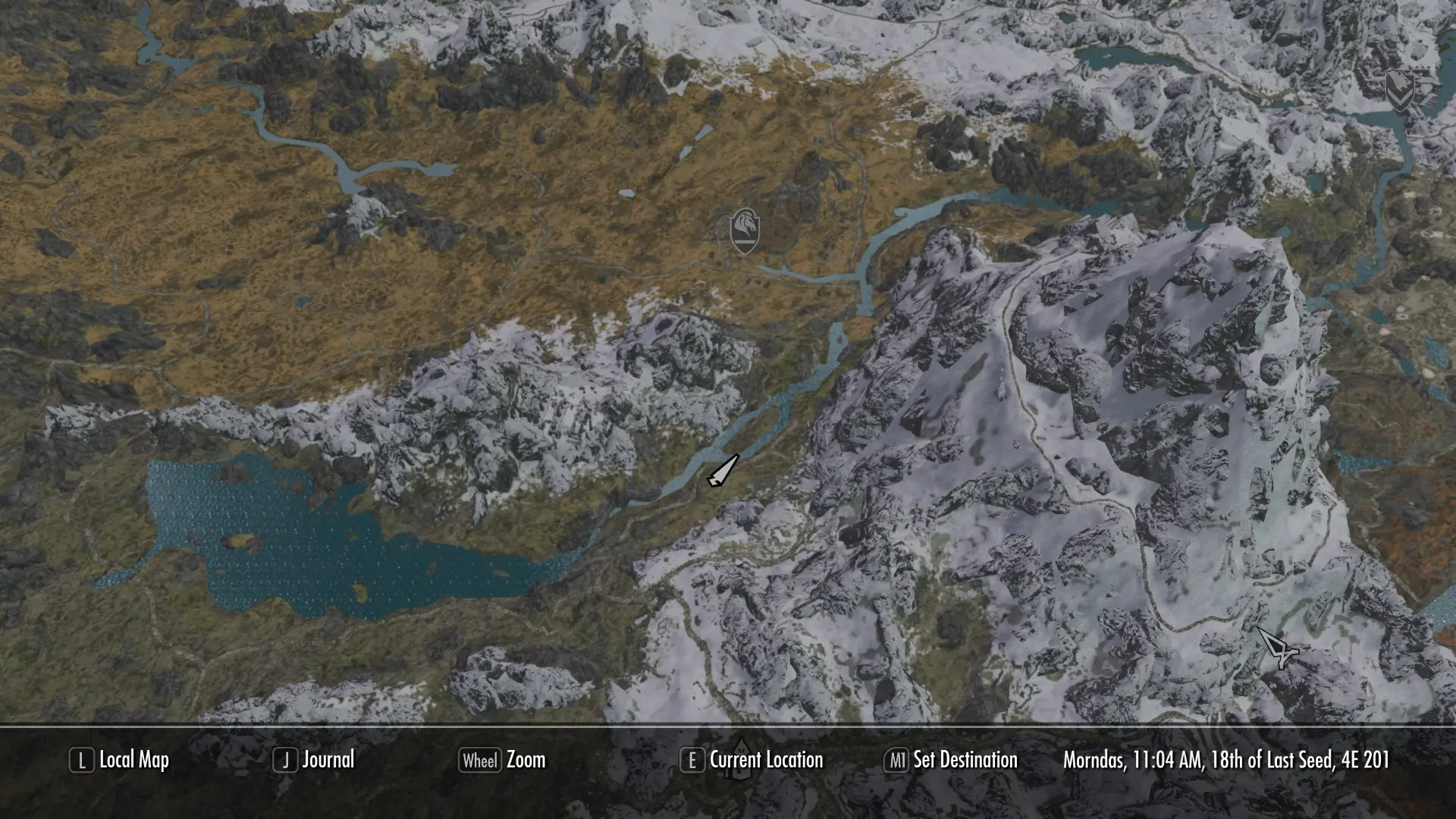Click the E keybind icon for Current Location
Viewport: 1456px width, 819px height.
(x=692, y=761)
